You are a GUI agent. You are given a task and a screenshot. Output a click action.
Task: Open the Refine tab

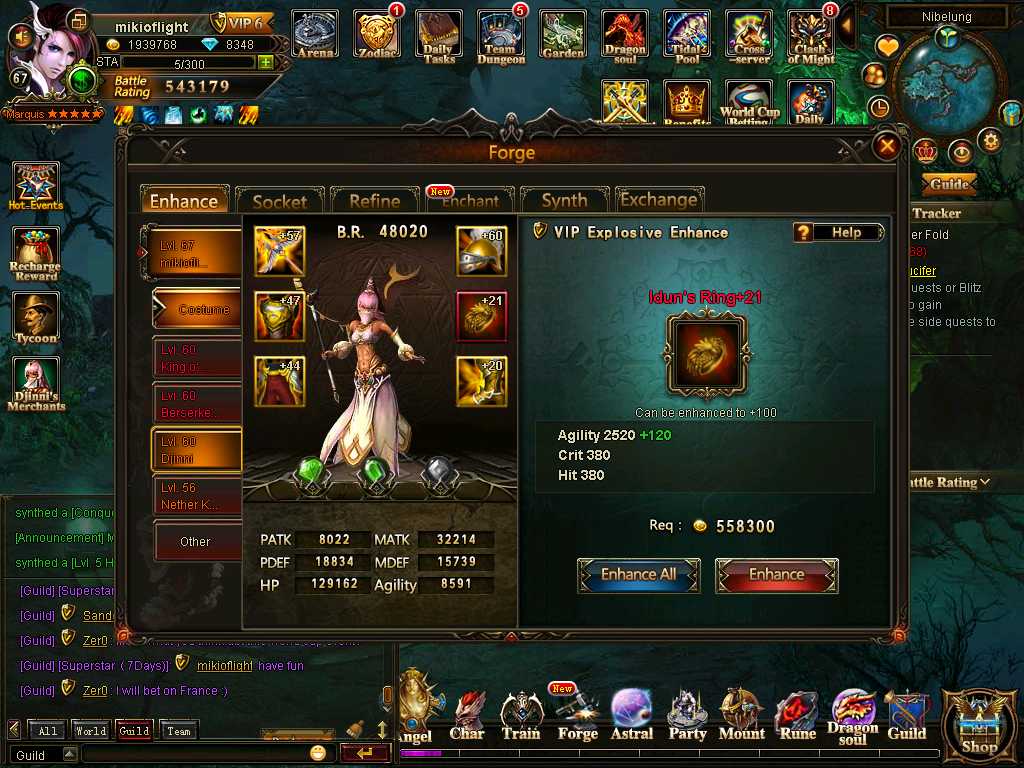(x=374, y=201)
